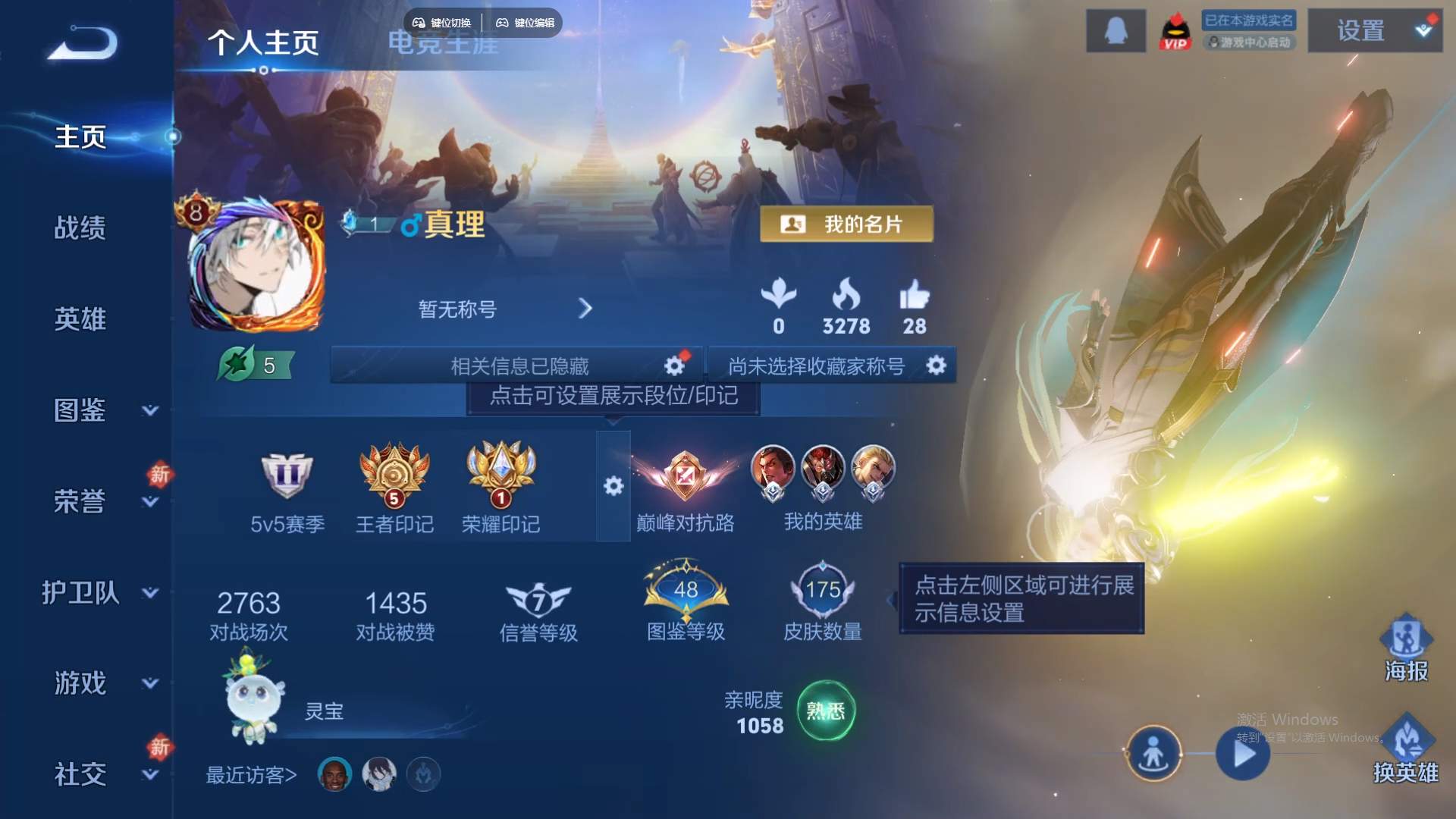Open the notification bell icon
Screen dimensions: 1456x819
pyautogui.click(x=1116, y=32)
